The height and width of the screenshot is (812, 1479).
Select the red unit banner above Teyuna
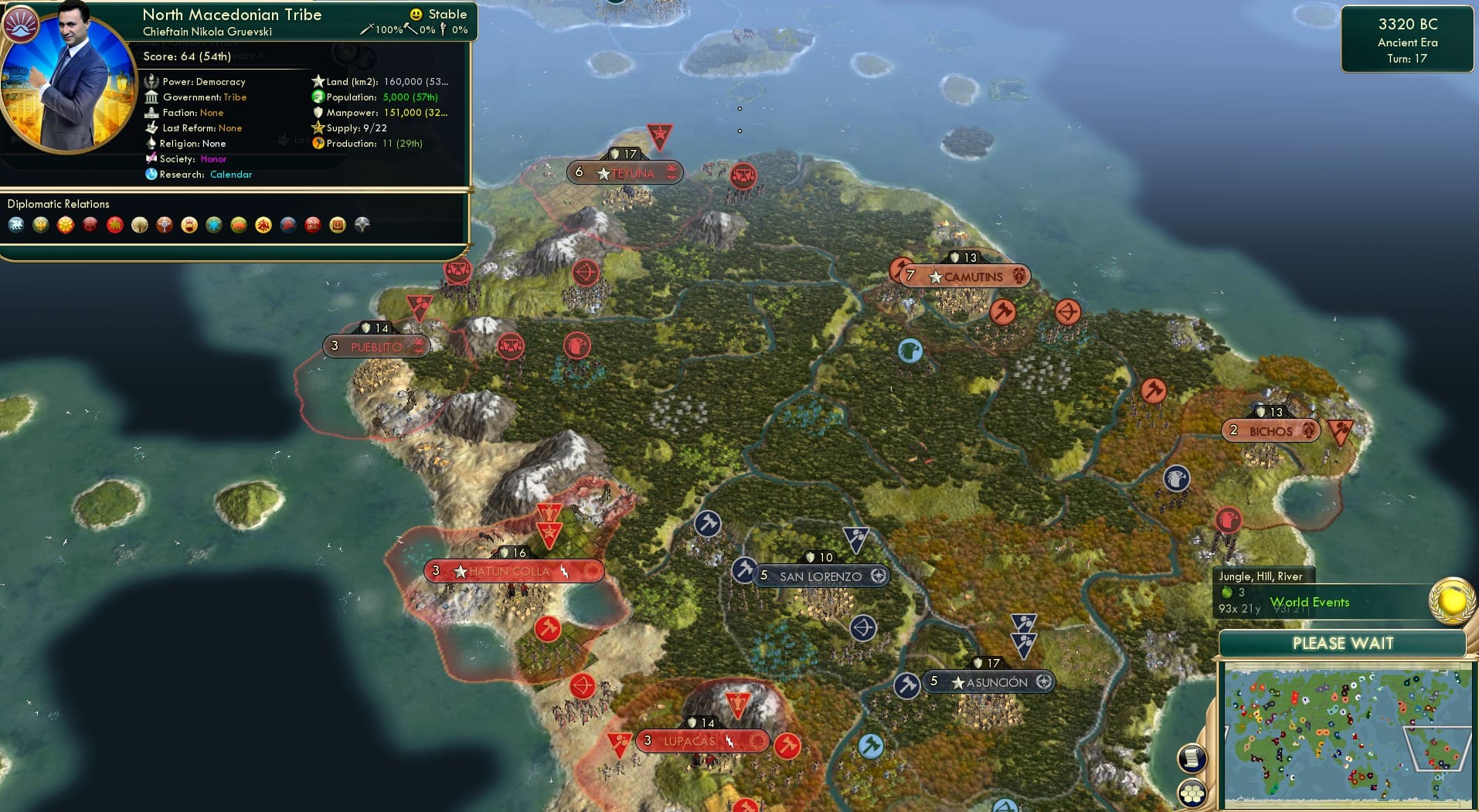pyautogui.click(x=659, y=134)
